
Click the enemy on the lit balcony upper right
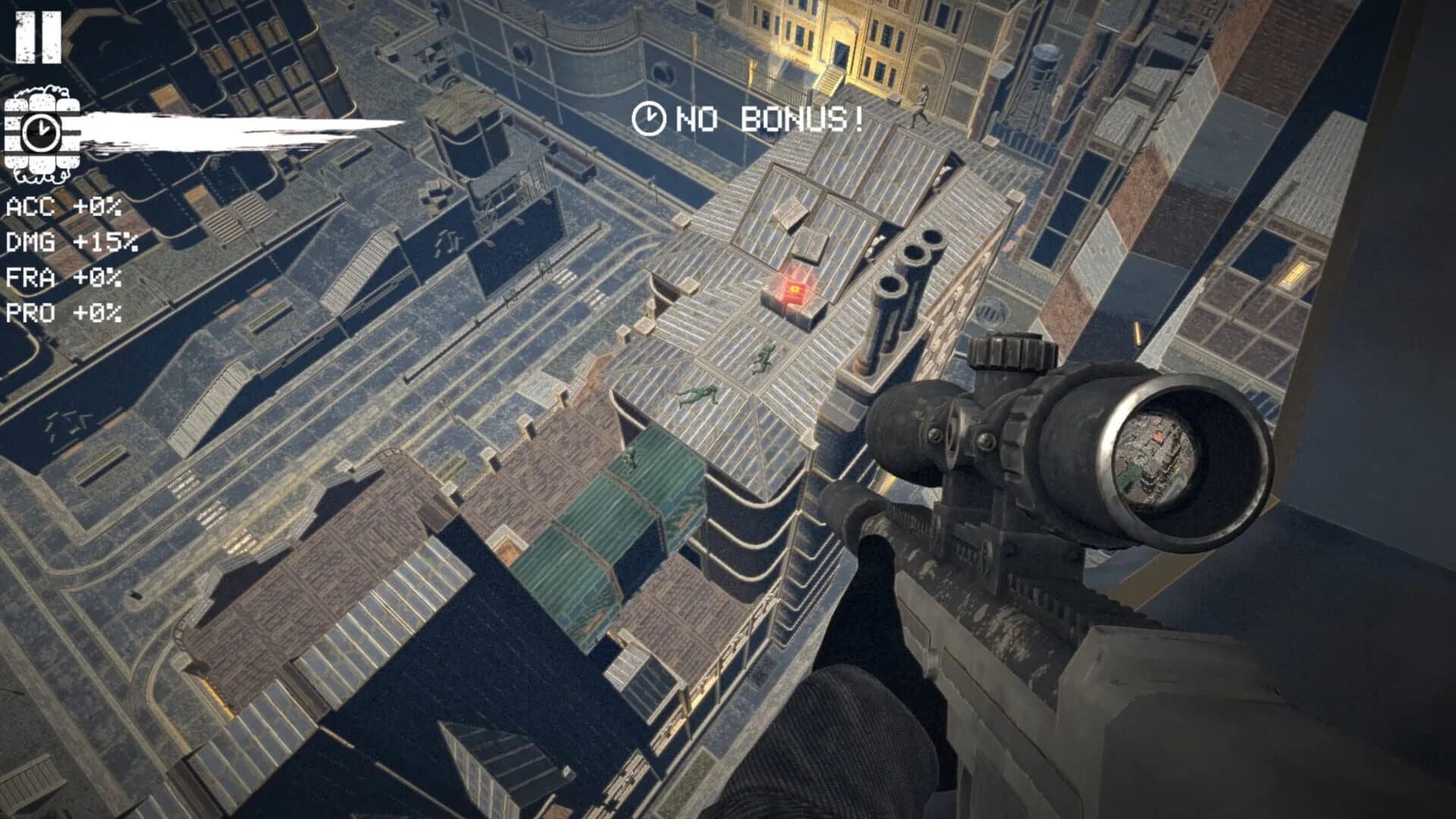pos(921,106)
